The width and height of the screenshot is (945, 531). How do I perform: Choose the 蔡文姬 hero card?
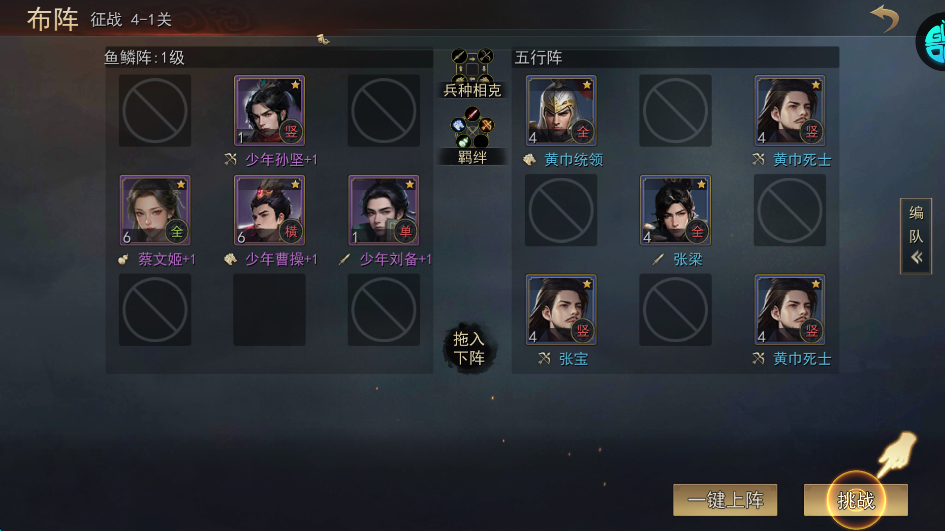(x=155, y=210)
